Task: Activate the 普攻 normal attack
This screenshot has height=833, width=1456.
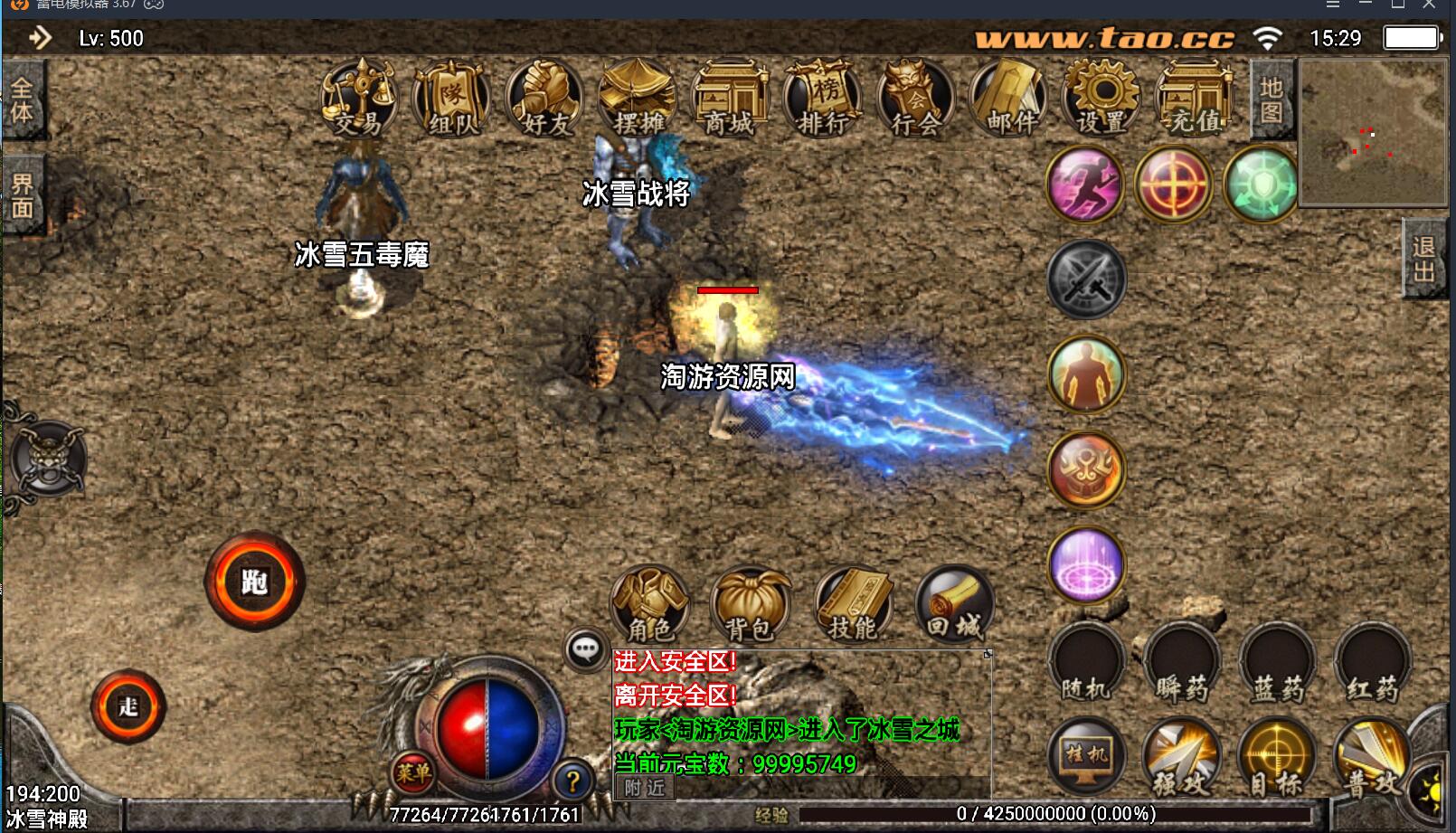Action: pyautogui.click(x=1372, y=758)
